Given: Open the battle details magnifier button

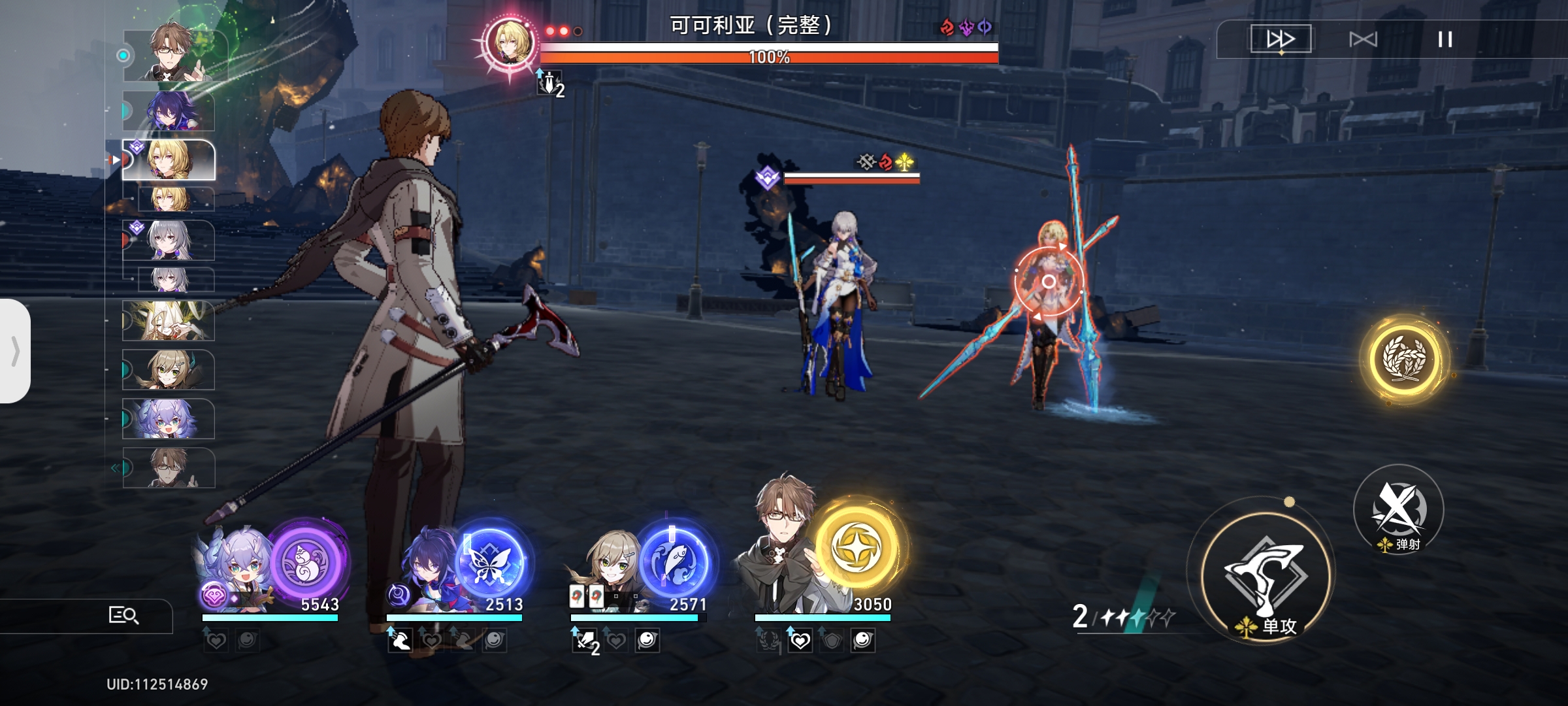Looking at the screenshot, I should 123,615.
